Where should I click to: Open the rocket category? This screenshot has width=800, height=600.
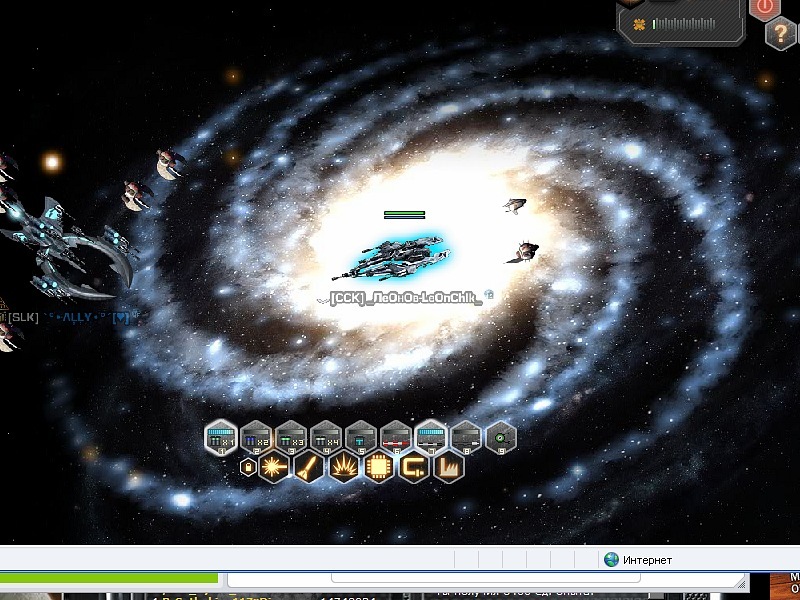309,466
